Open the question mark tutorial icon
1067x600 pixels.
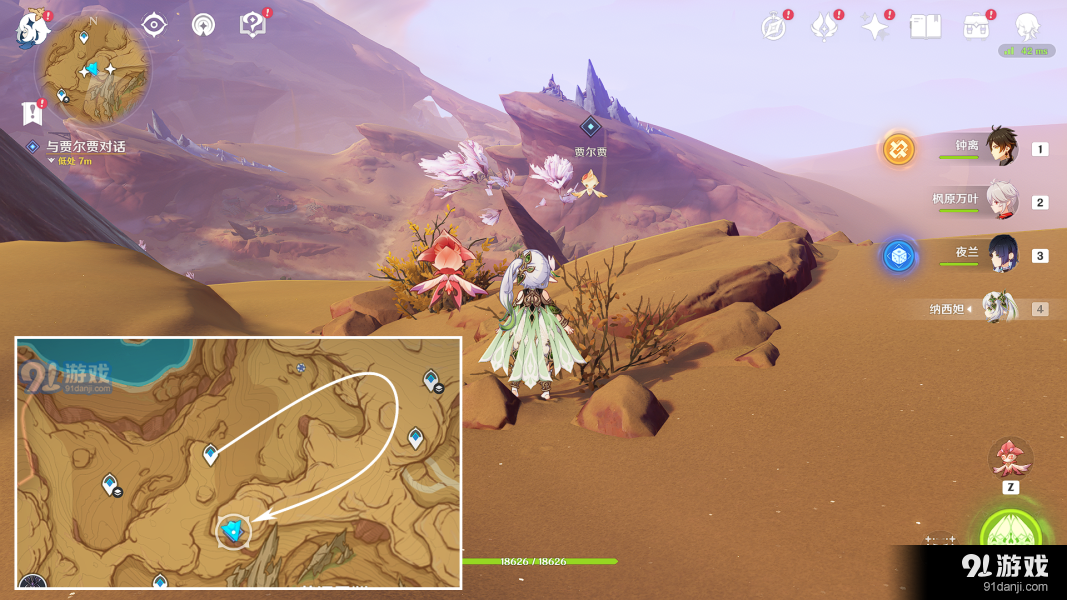pyautogui.click(x=253, y=25)
